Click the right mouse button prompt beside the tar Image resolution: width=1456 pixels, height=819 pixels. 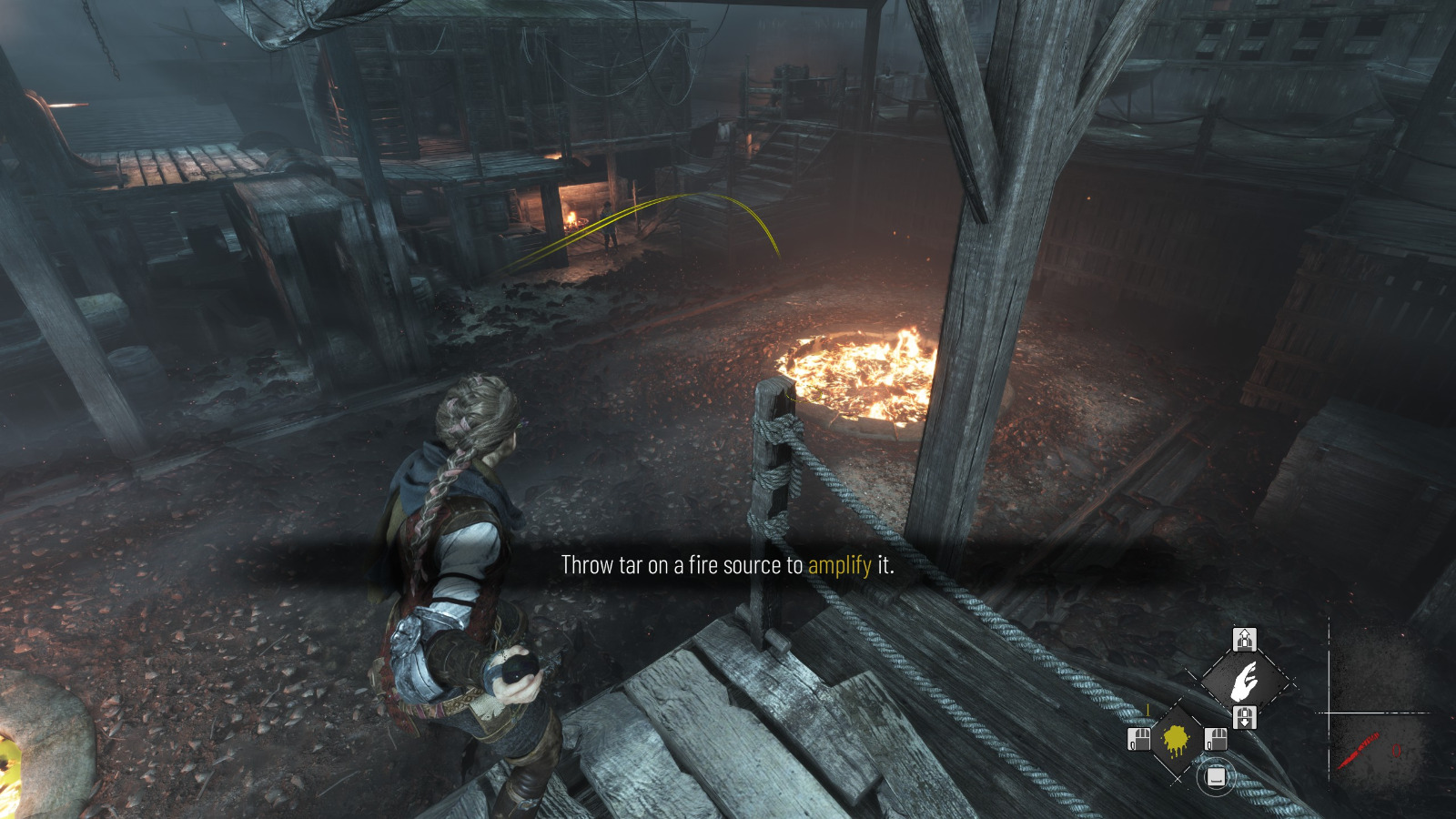[x=1216, y=739]
